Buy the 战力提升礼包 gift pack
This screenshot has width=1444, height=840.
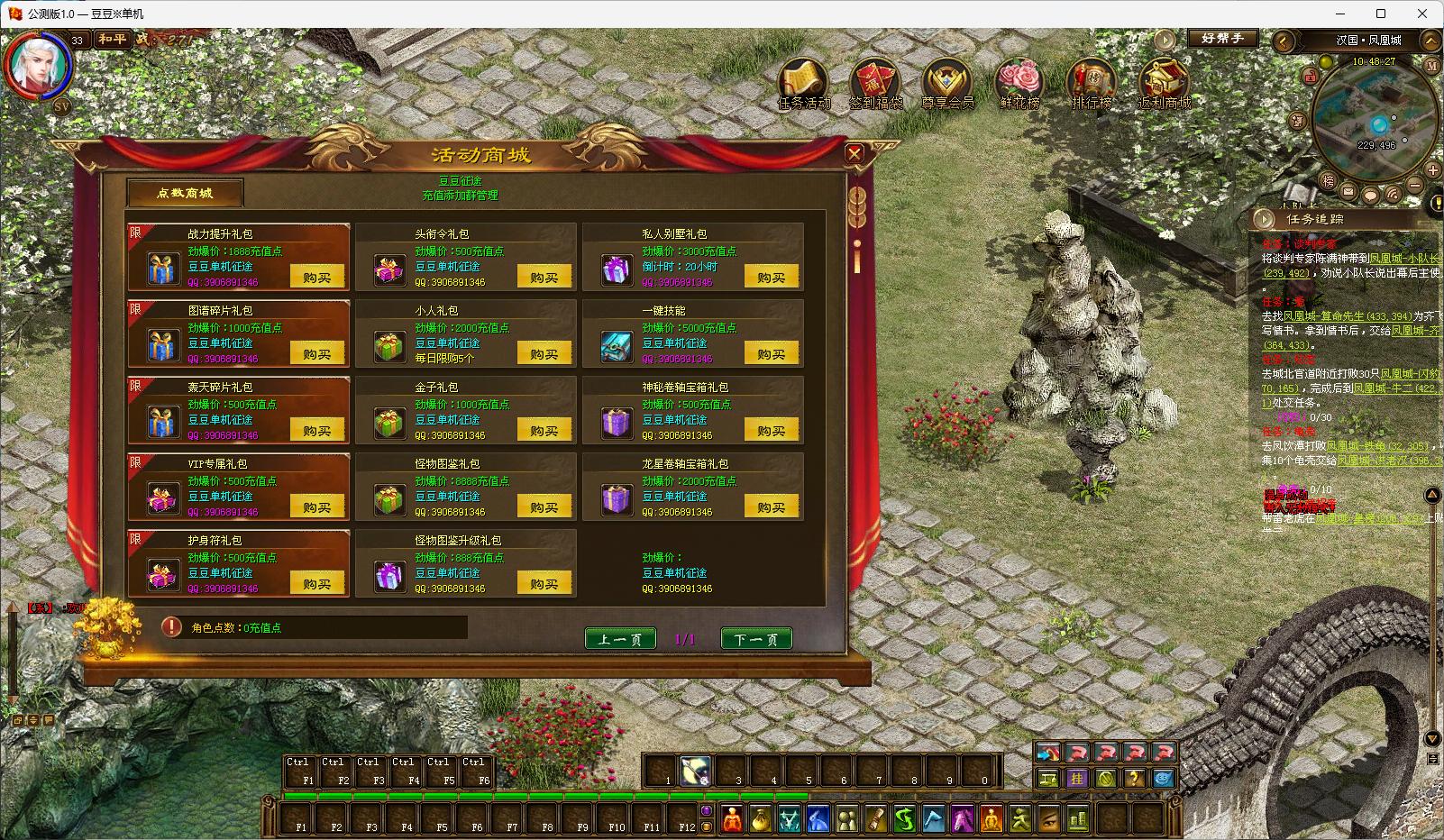point(316,277)
